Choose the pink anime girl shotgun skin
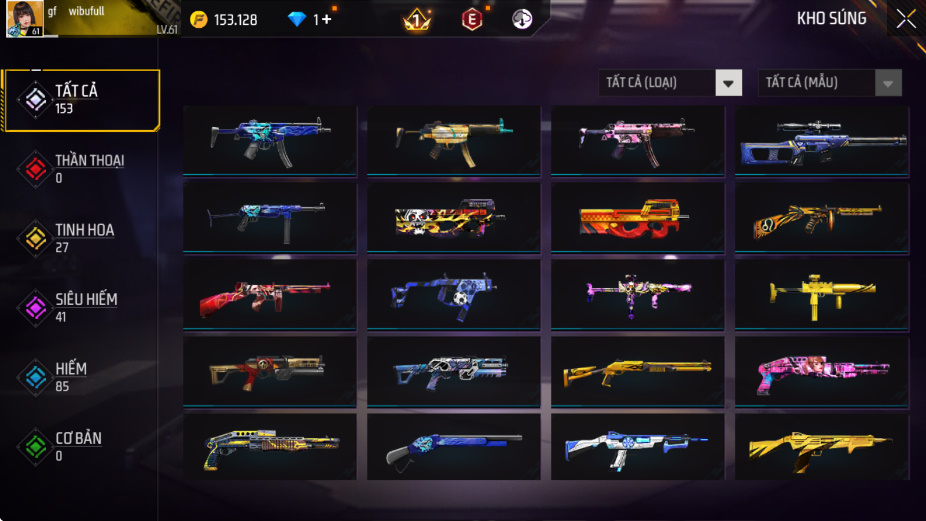This screenshot has width=926, height=521. coord(821,370)
